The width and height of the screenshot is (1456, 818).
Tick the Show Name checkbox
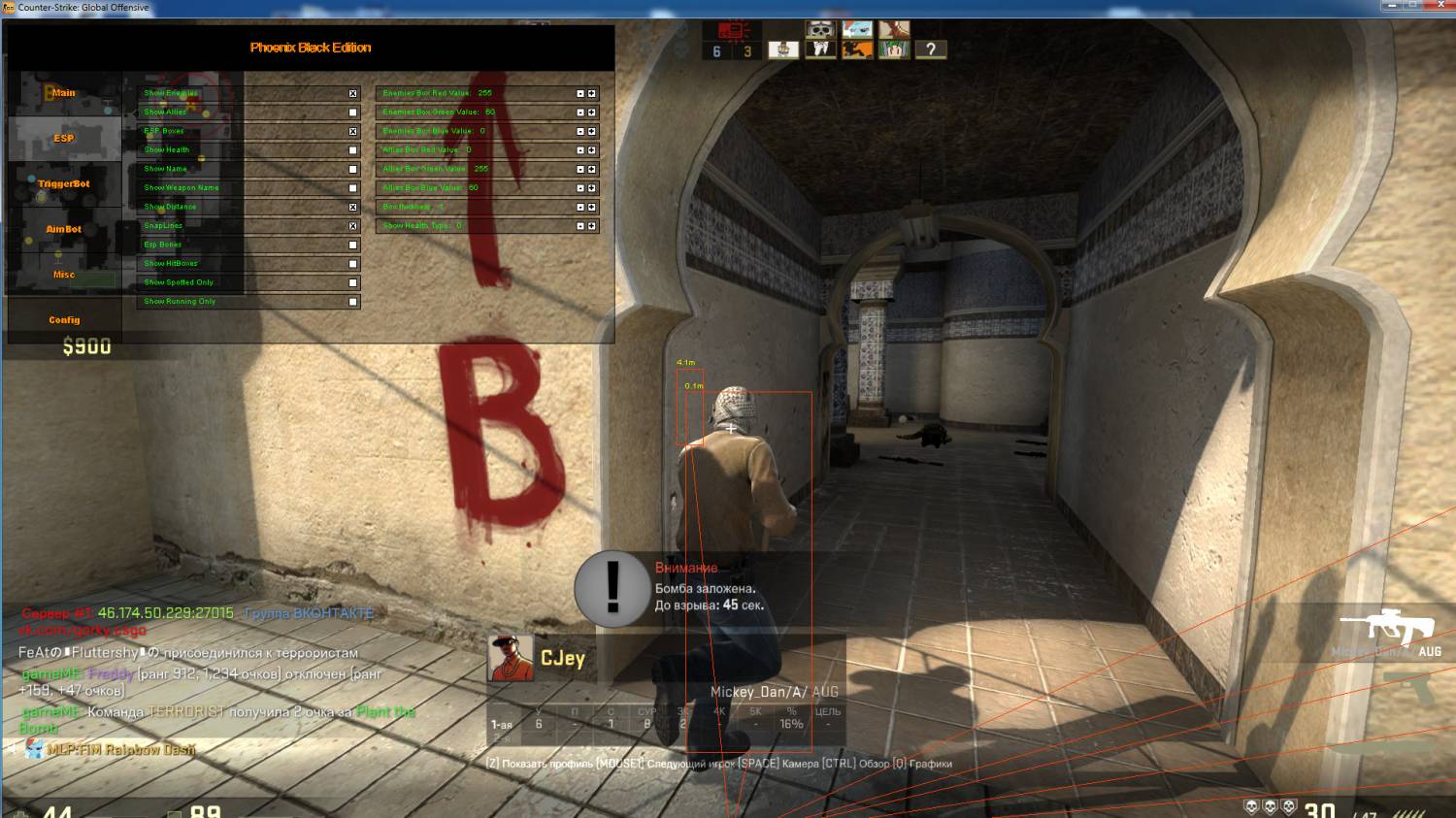tap(353, 169)
